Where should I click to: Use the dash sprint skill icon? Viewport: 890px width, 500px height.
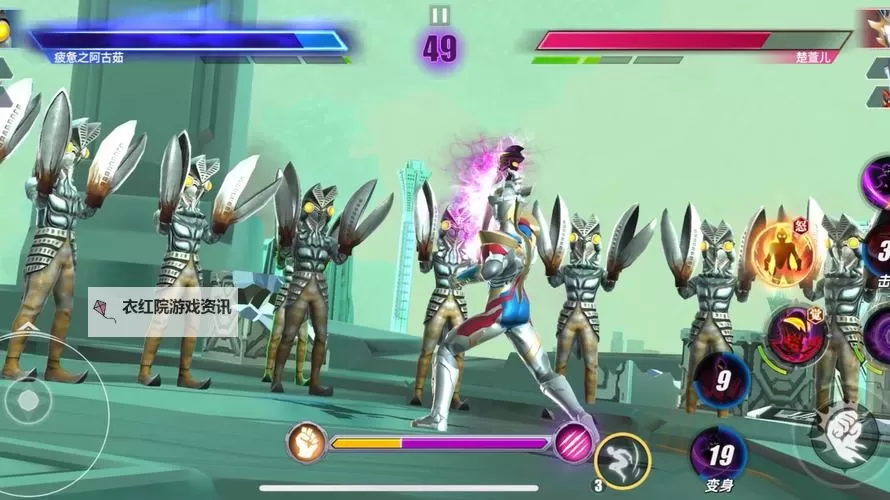pos(622,461)
